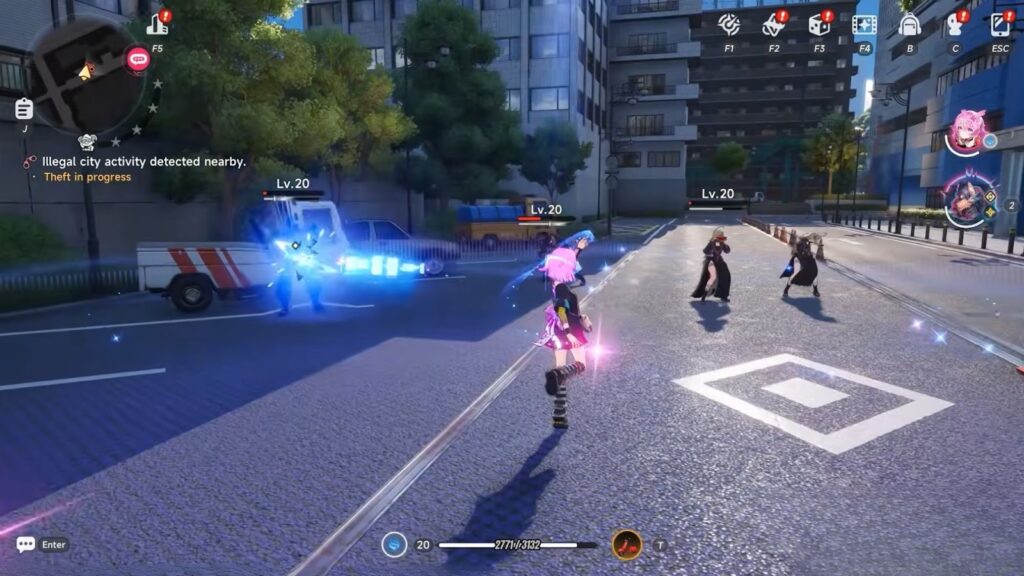
Task: Activate the blue swirl skill icon
Action: point(395,545)
